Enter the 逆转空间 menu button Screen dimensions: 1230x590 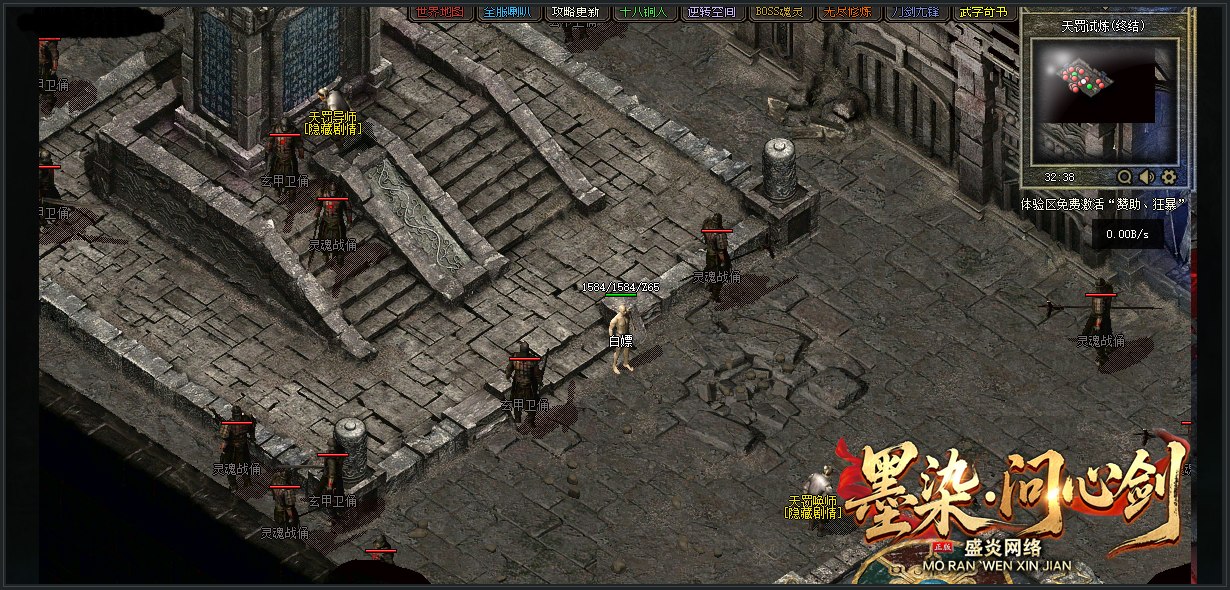[712, 12]
